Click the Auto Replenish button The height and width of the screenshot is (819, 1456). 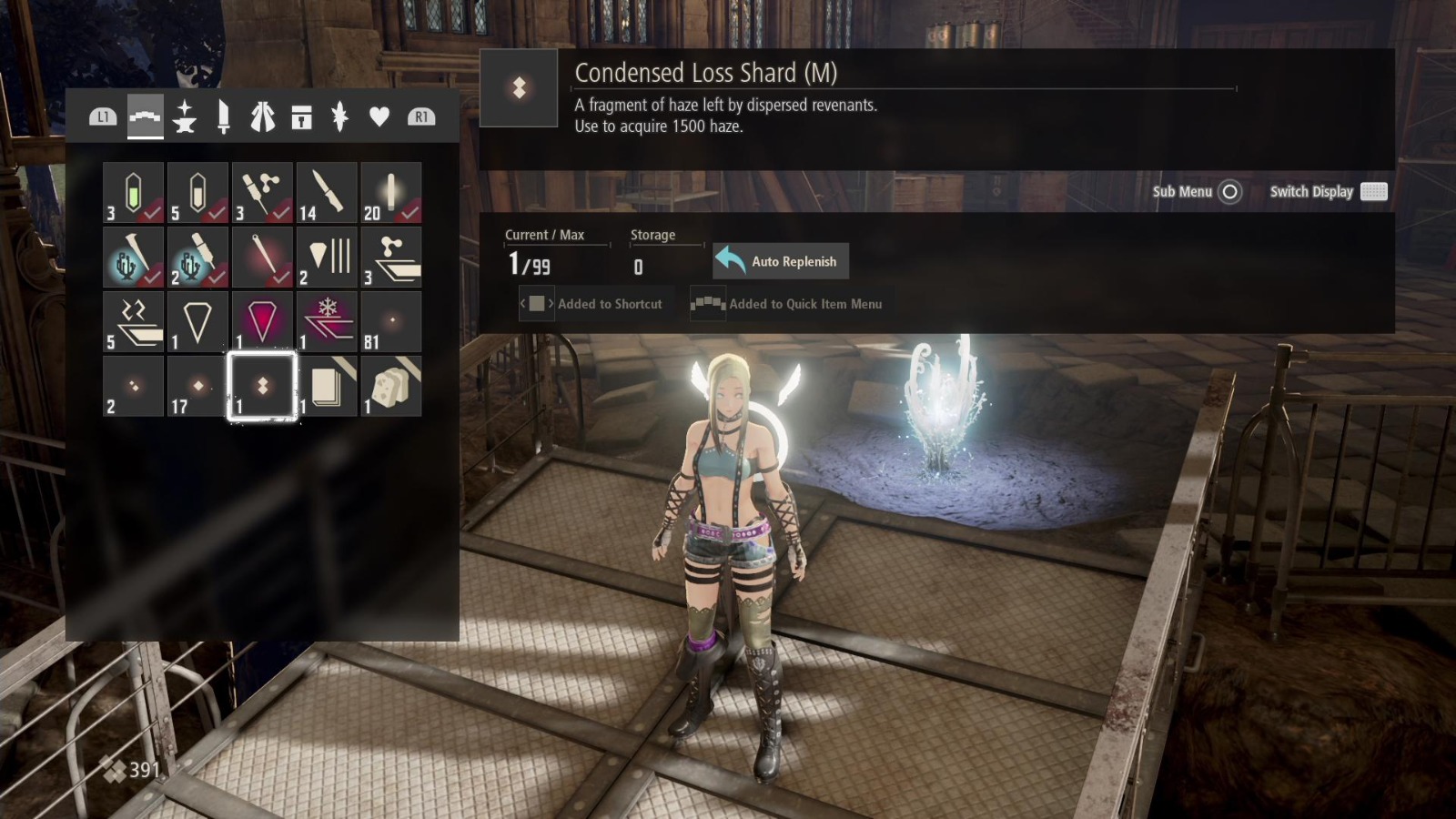pos(780,261)
